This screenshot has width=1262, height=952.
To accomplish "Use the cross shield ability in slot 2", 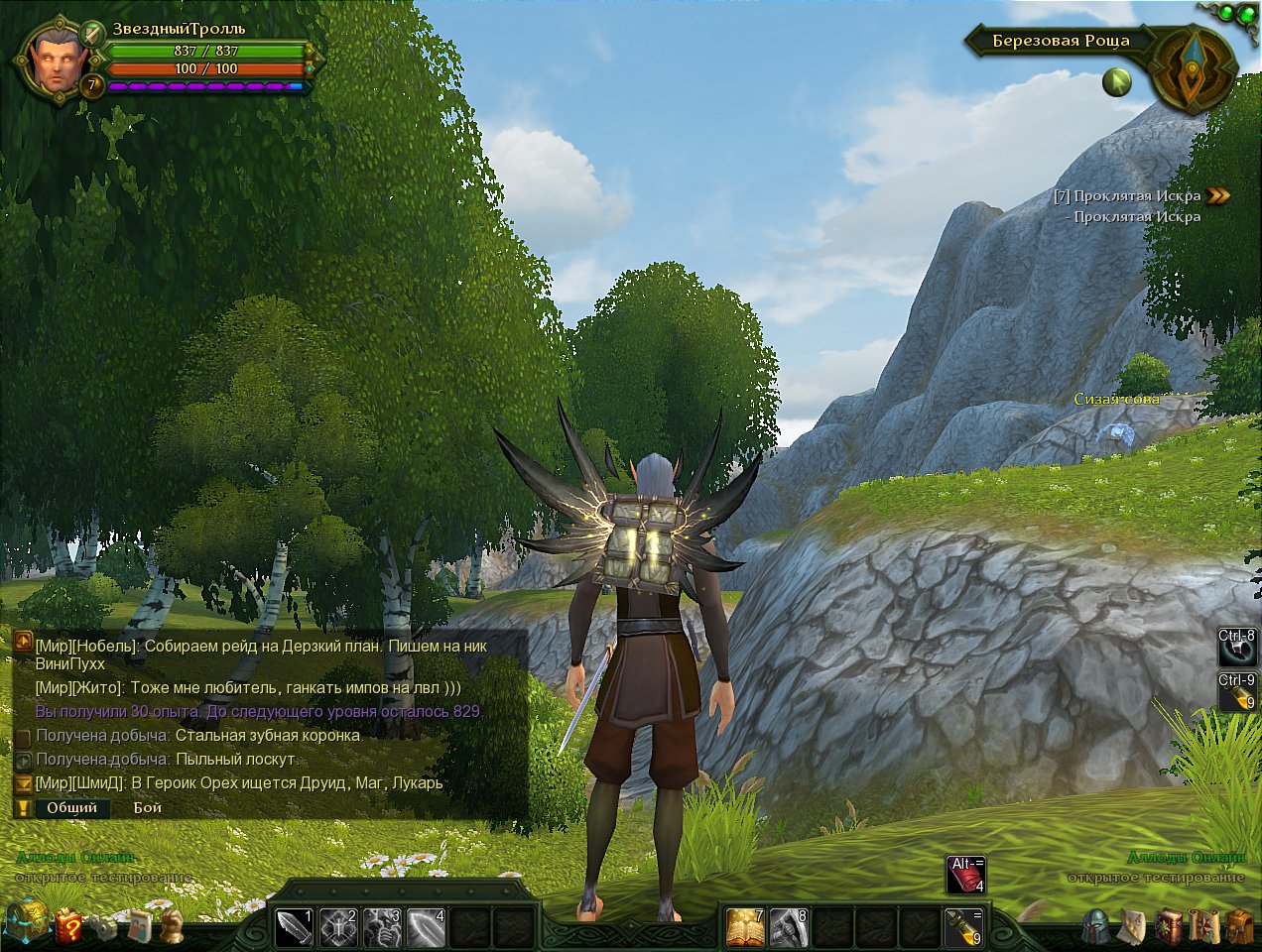I will (337, 927).
